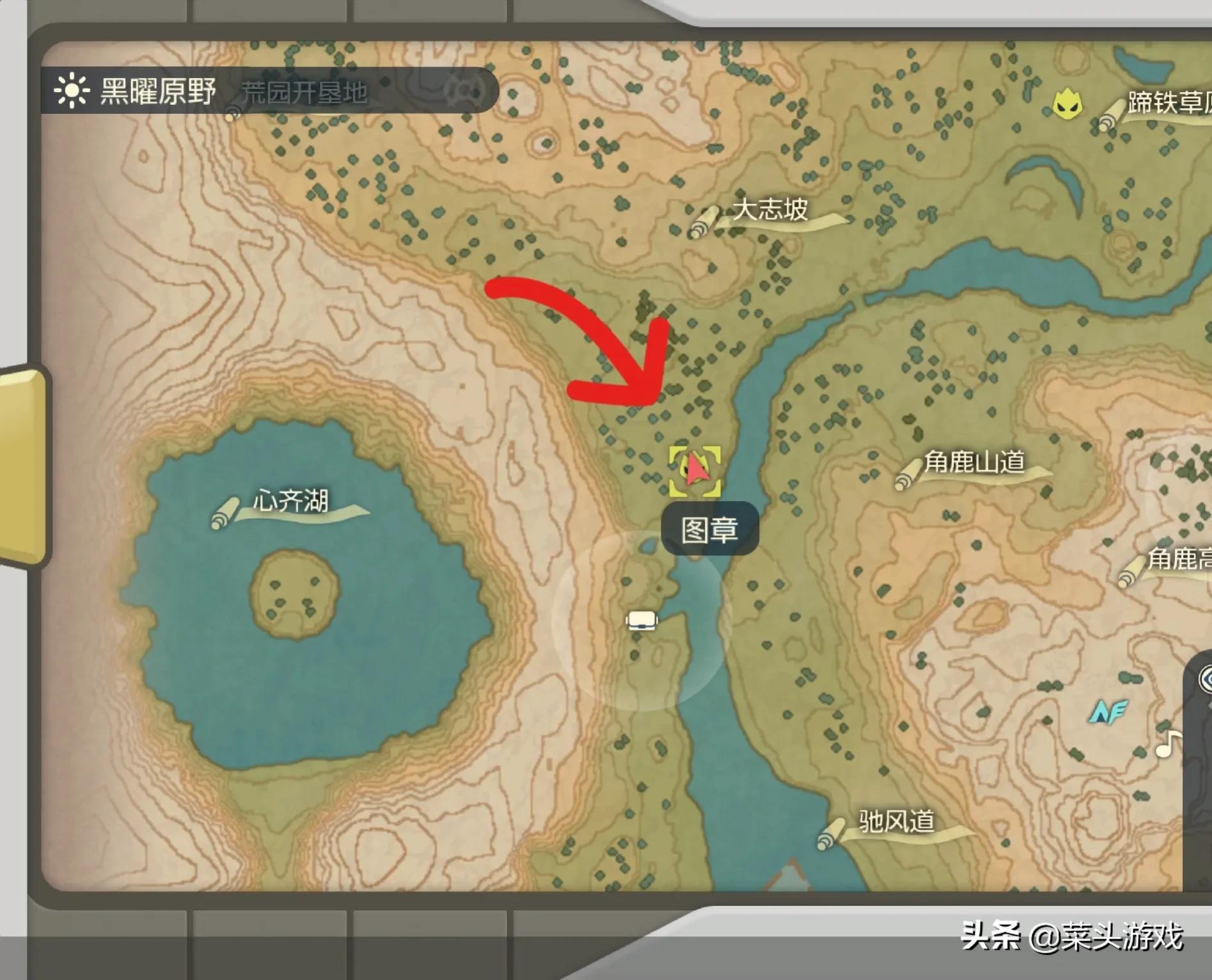Open the yellow tab on the left edge
Image resolution: width=1212 pixels, height=980 pixels.
(24, 467)
